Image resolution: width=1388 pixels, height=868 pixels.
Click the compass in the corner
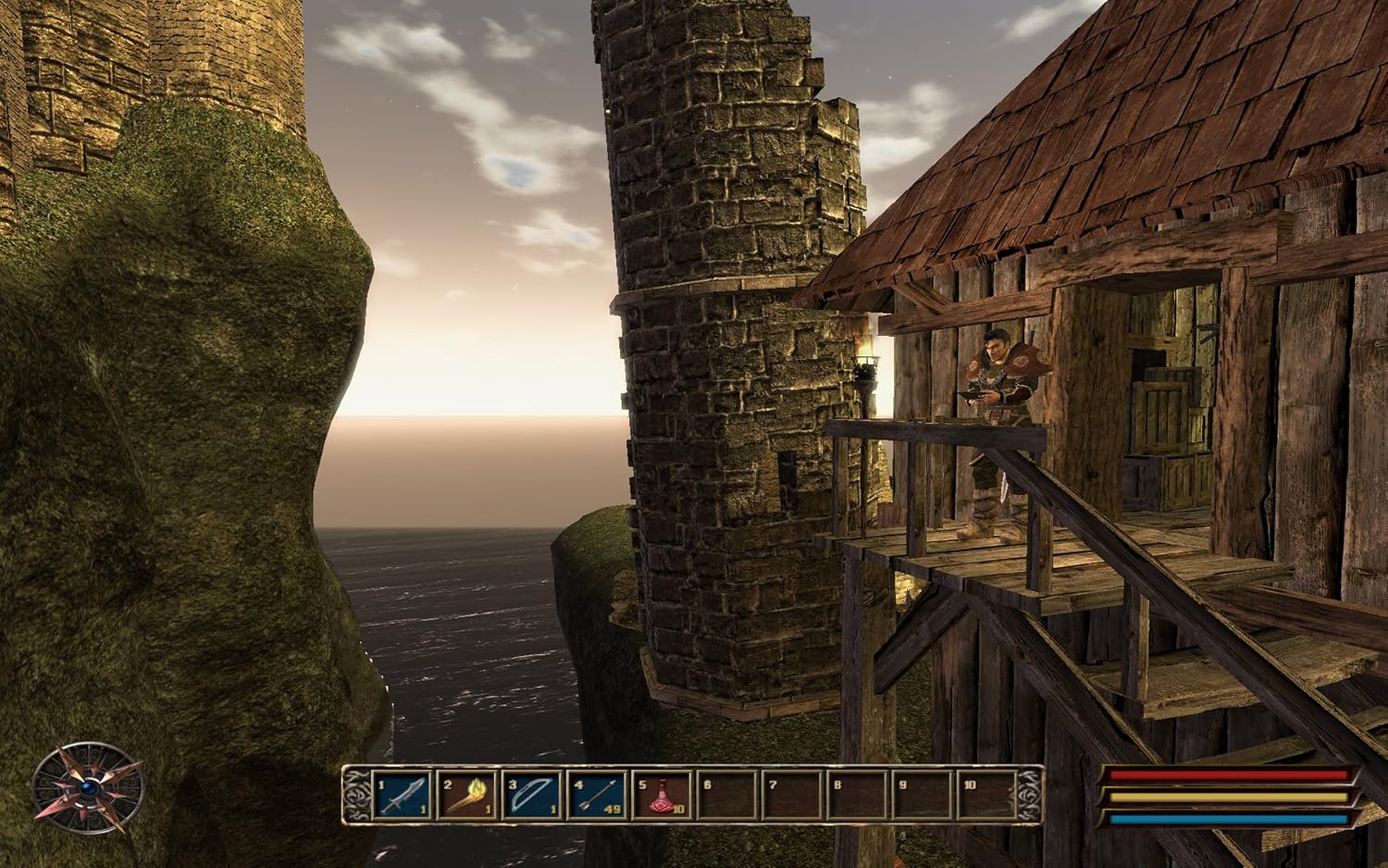click(88, 787)
